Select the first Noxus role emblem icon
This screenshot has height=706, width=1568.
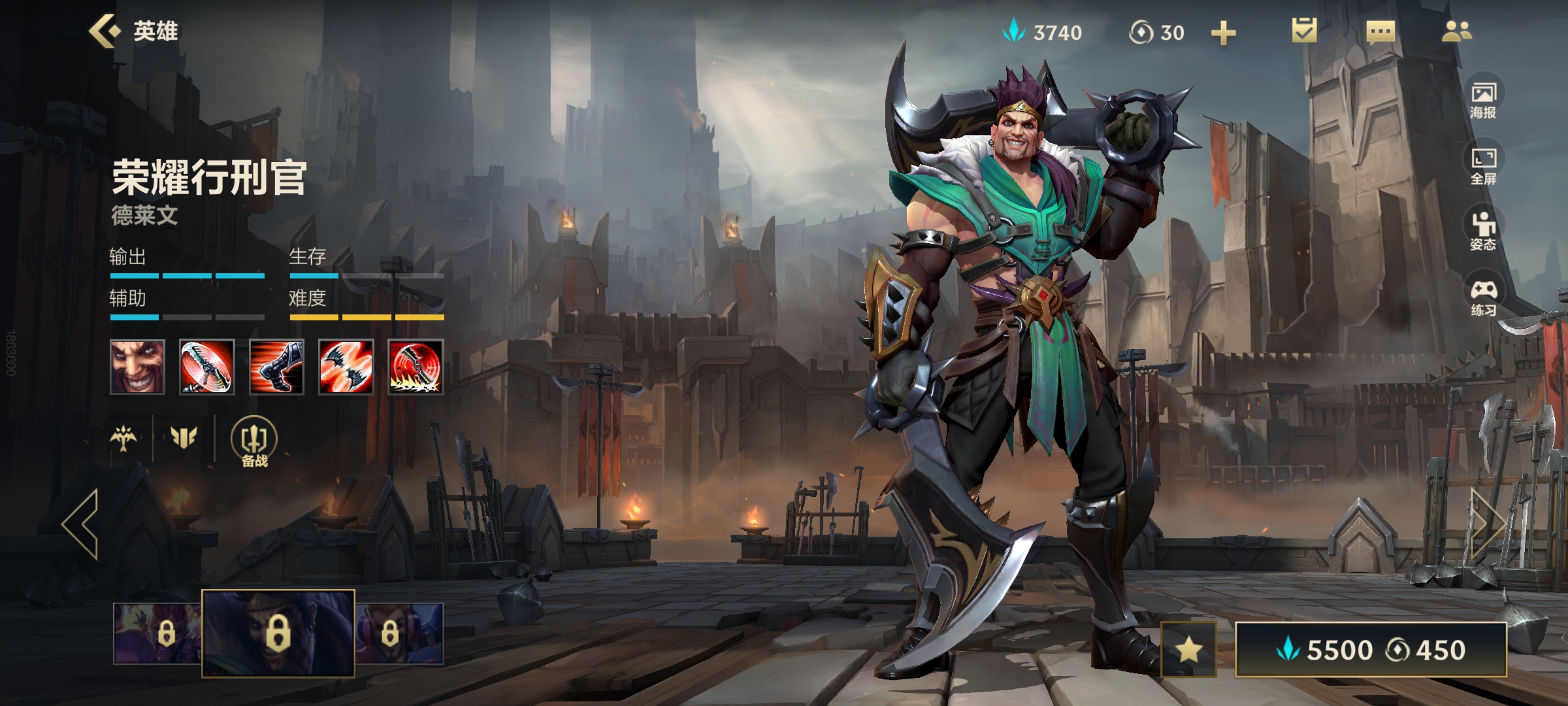coord(123,438)
